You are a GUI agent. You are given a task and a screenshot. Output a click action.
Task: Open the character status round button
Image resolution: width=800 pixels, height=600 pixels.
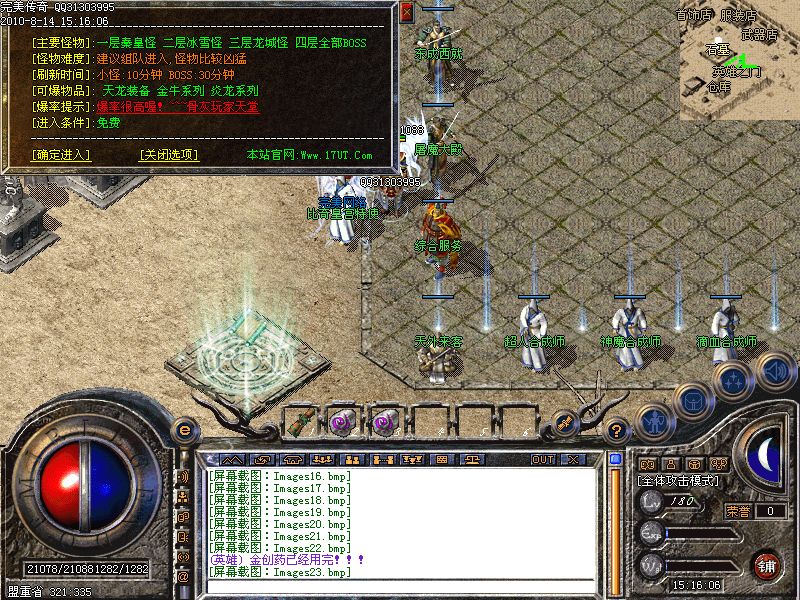point(654,421)
